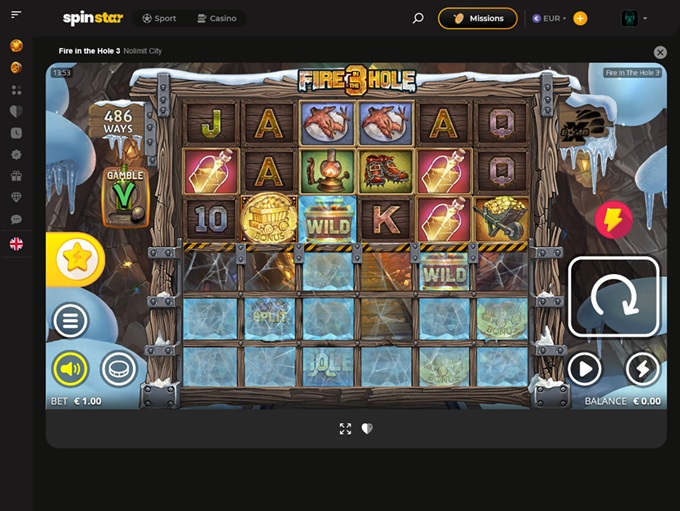Change language with the UK flag icon

click(16, 243)
